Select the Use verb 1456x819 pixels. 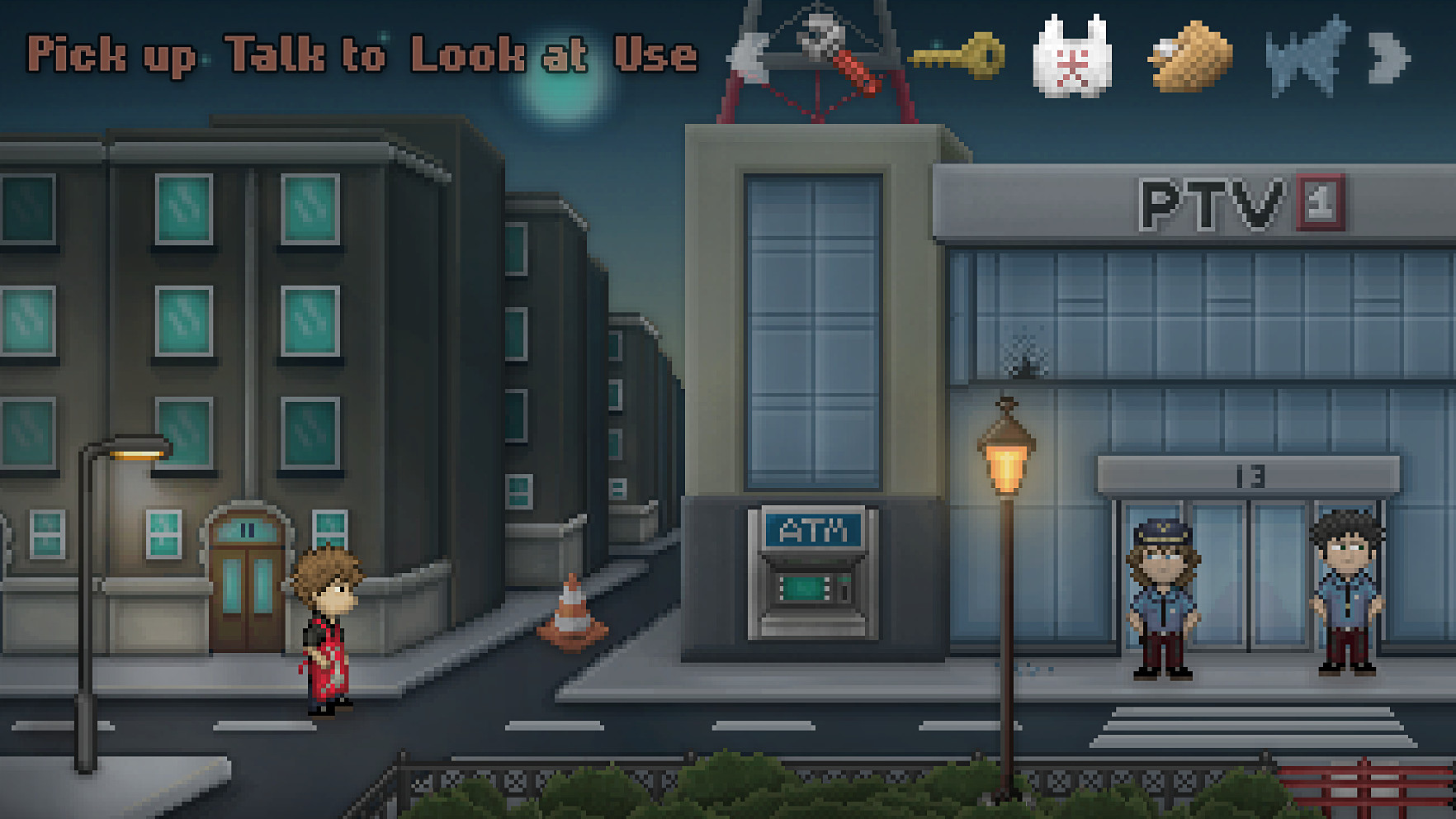tap(655, 54)
